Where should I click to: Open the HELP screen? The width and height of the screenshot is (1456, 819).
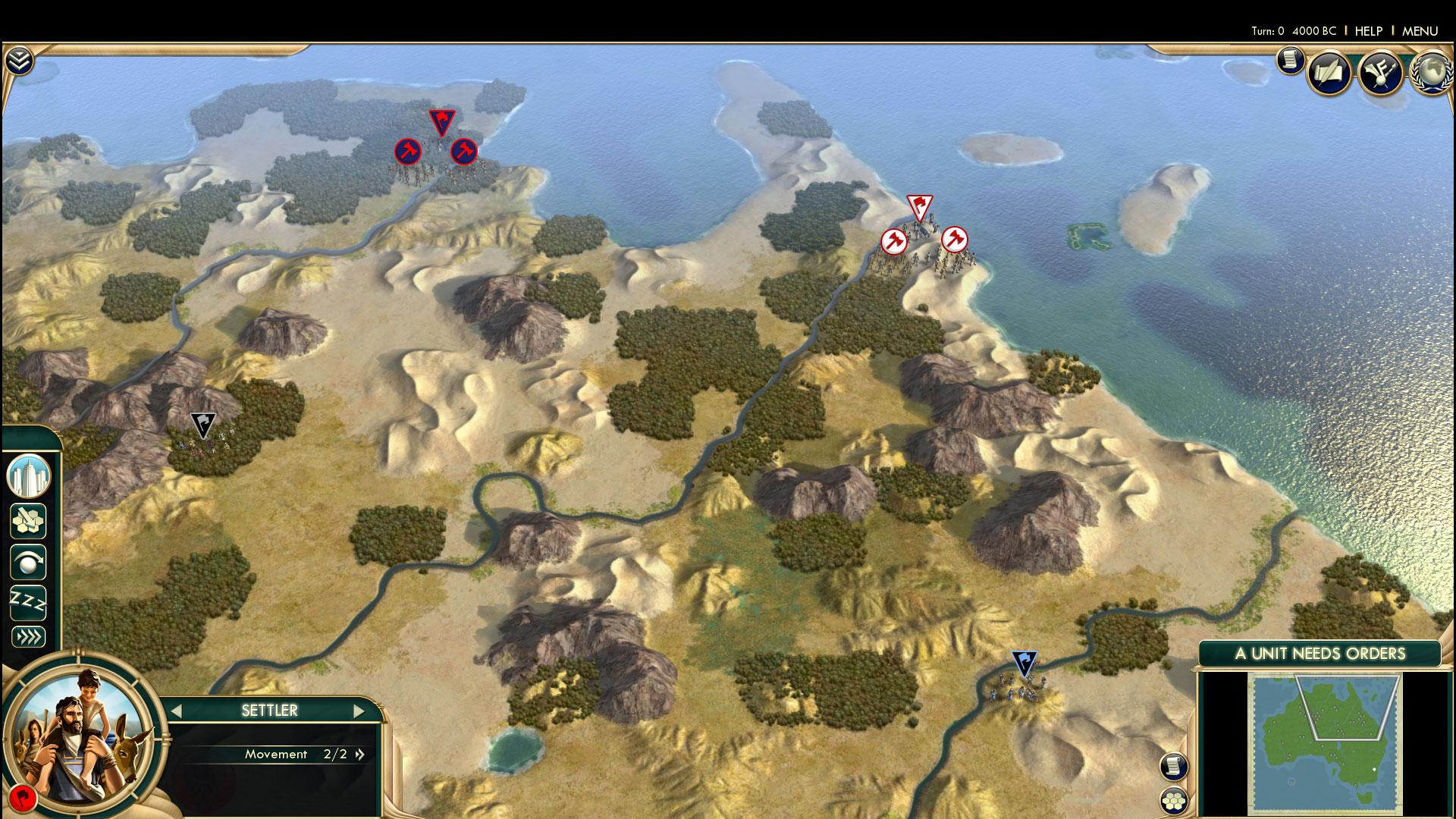pyautogui.click(x=1368, y=31)
